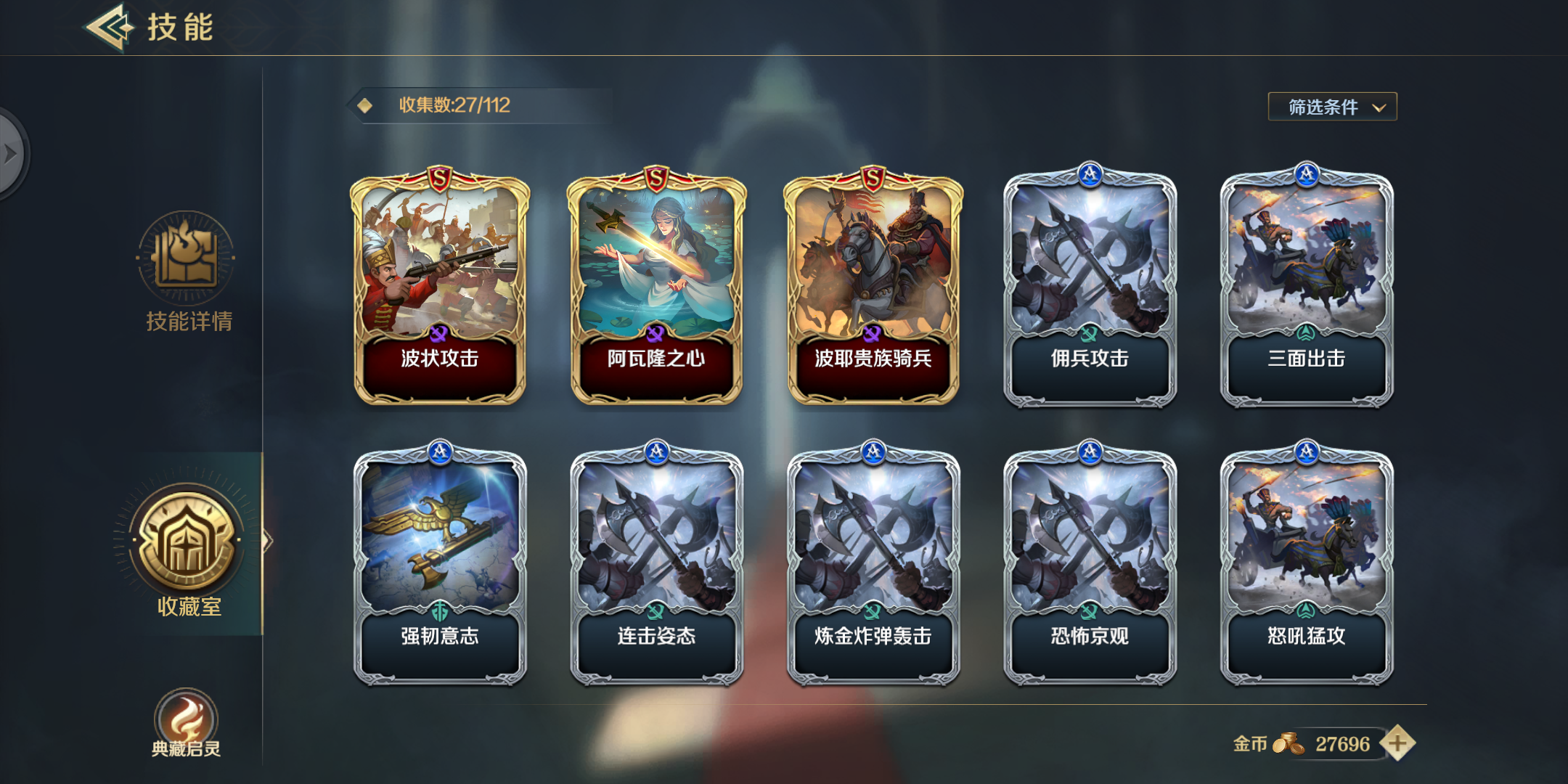Expand the left edge side panel arrow

point(10,152)
